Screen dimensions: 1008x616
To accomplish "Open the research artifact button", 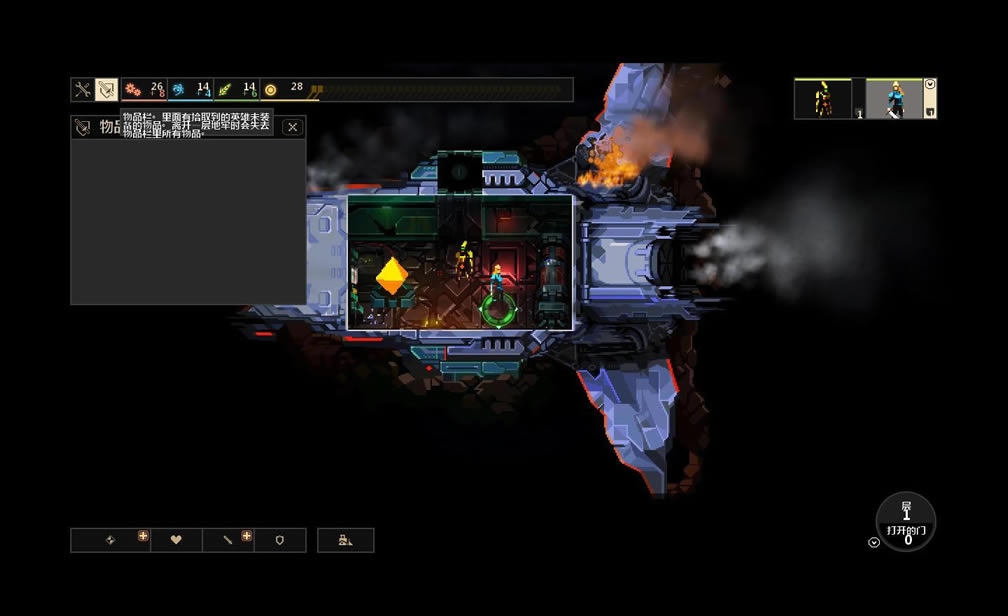I will click(x=345, y=540).
